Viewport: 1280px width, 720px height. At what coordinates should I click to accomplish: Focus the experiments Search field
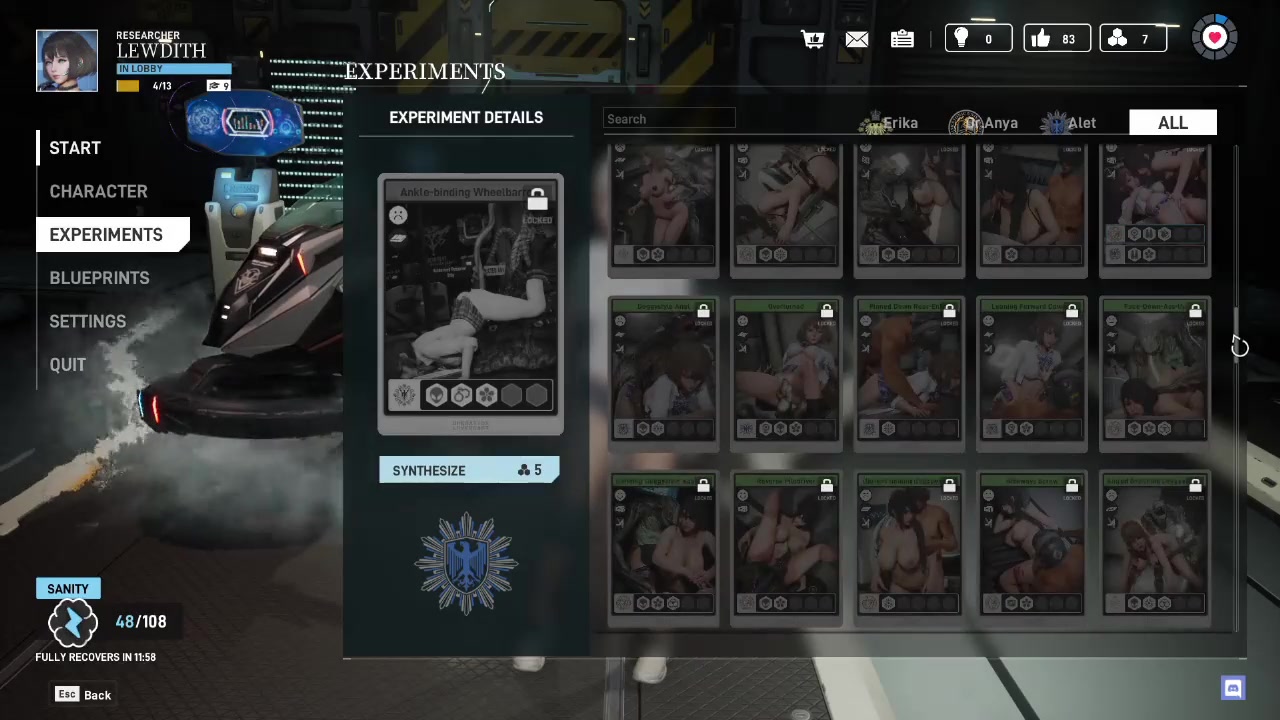[x=669, y=119]
